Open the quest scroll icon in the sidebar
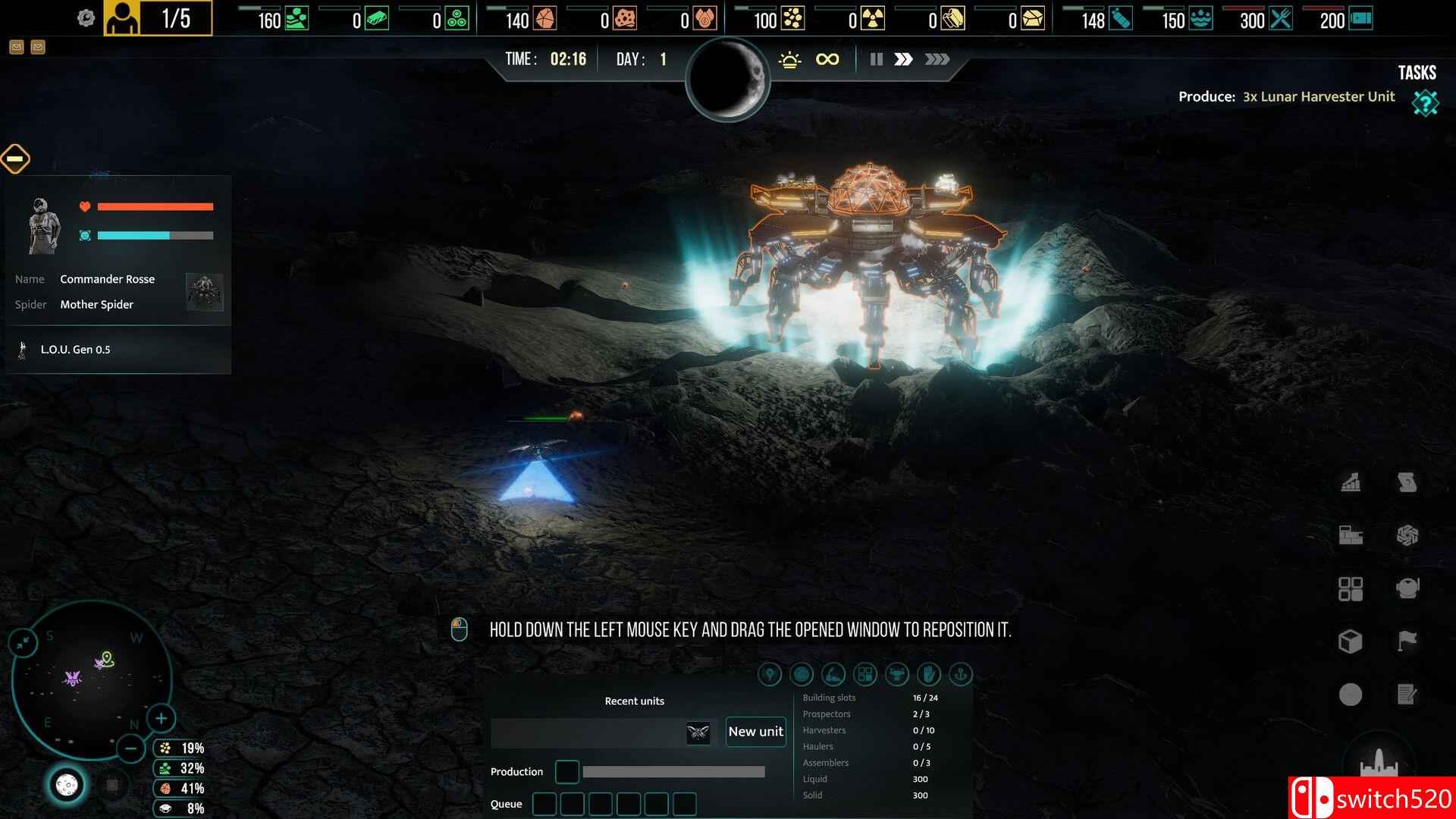The width and height of the screenshot is (1456, 819). tap(1407, 482)
